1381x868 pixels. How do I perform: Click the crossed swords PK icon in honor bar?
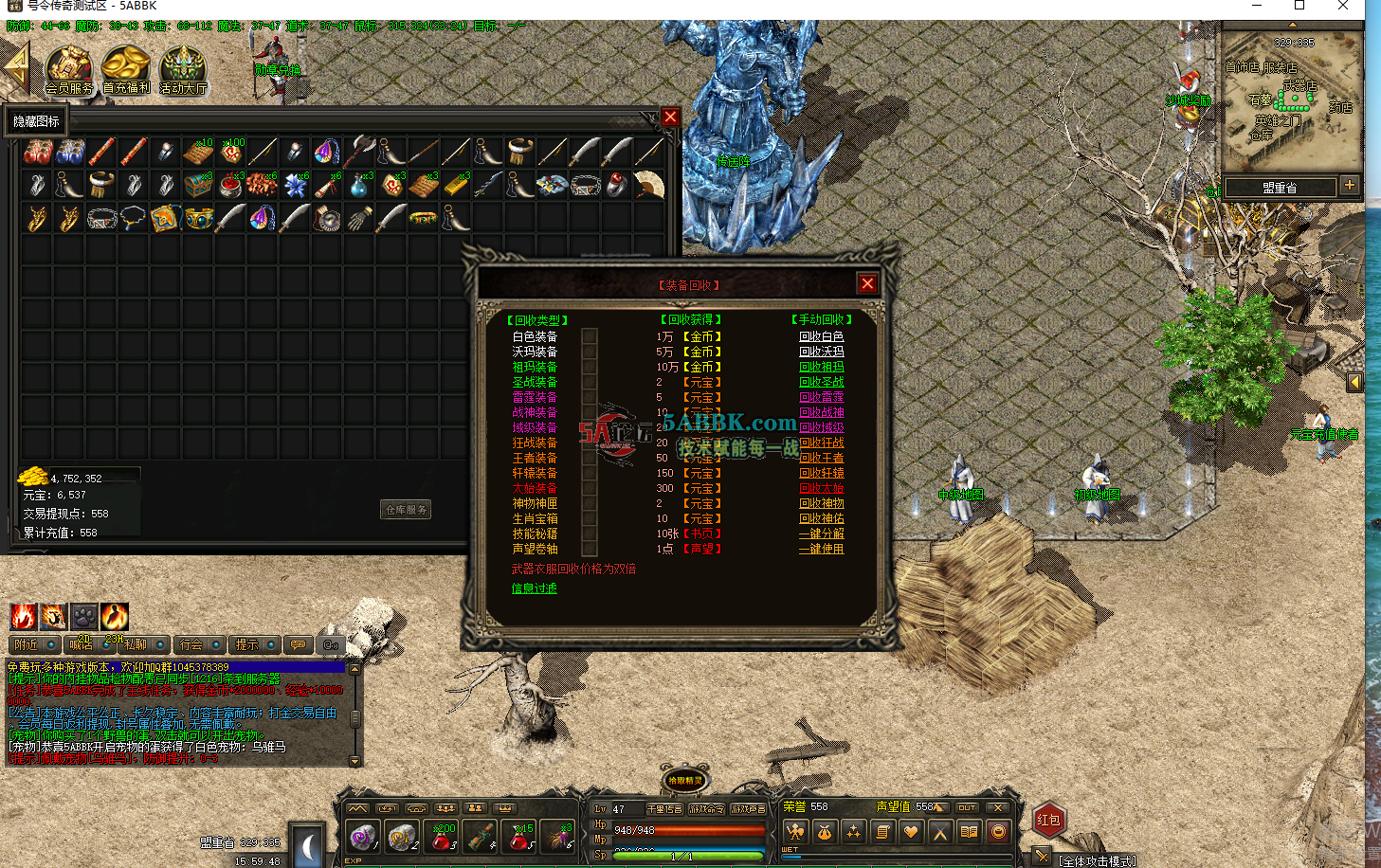(x=939, y=830)
